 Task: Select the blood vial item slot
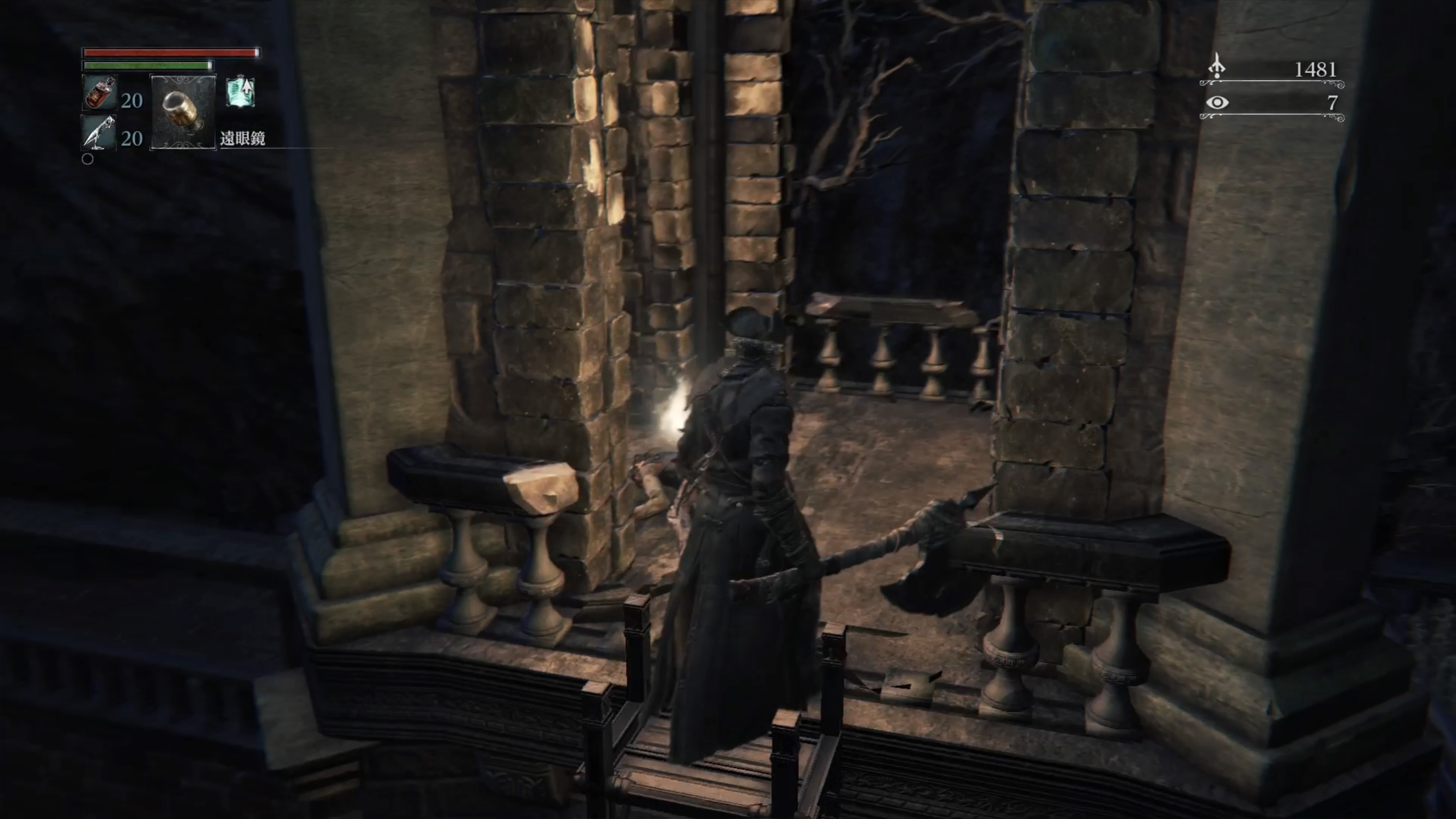click(99, 93)
